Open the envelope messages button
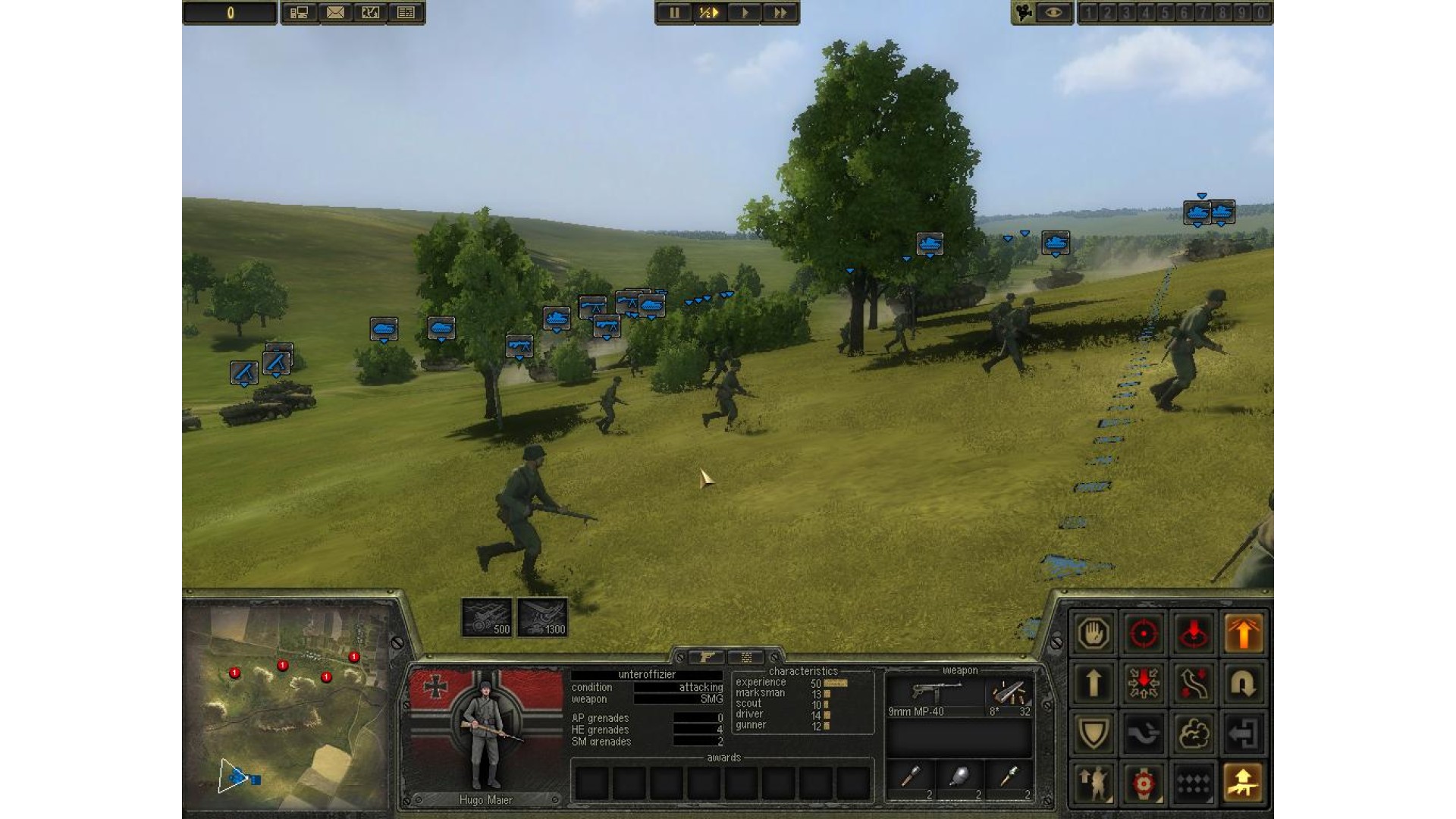Screen dimensions: 1456x819 pyautogui.click(x=335, y=13)
